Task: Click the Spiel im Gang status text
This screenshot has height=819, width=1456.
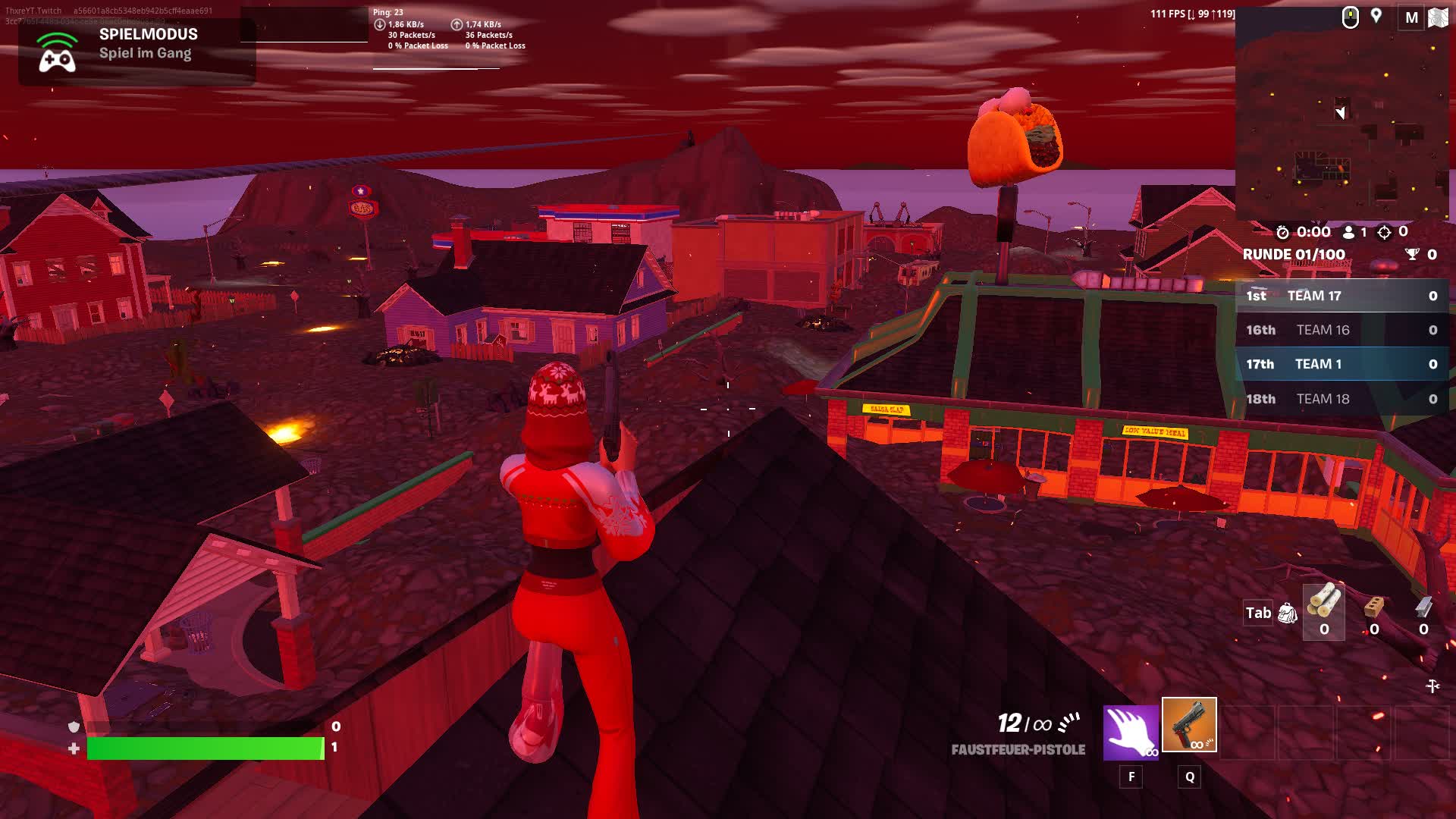Action: click(144, 53)
